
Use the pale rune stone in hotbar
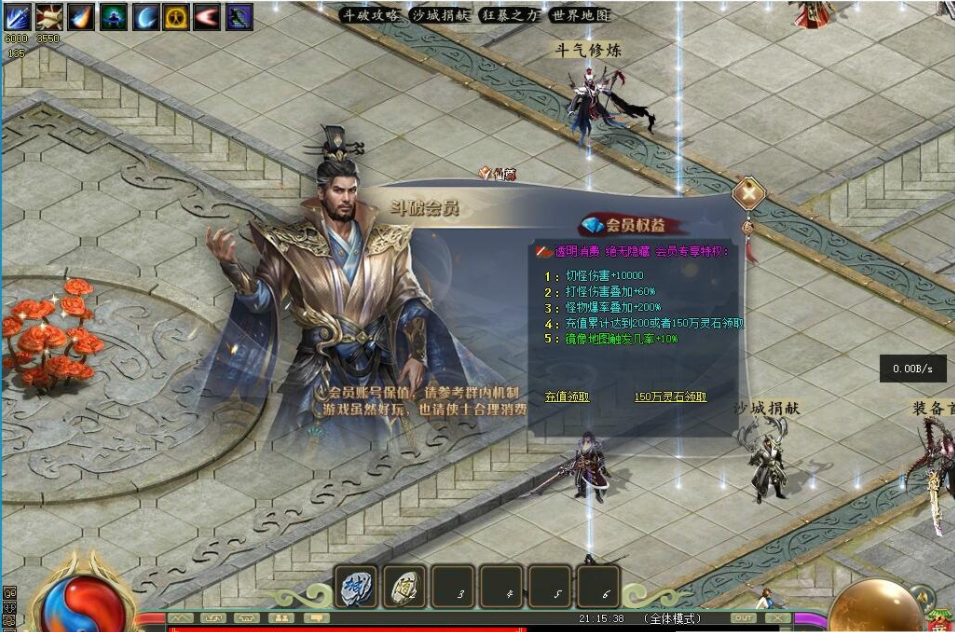point(405,587)
